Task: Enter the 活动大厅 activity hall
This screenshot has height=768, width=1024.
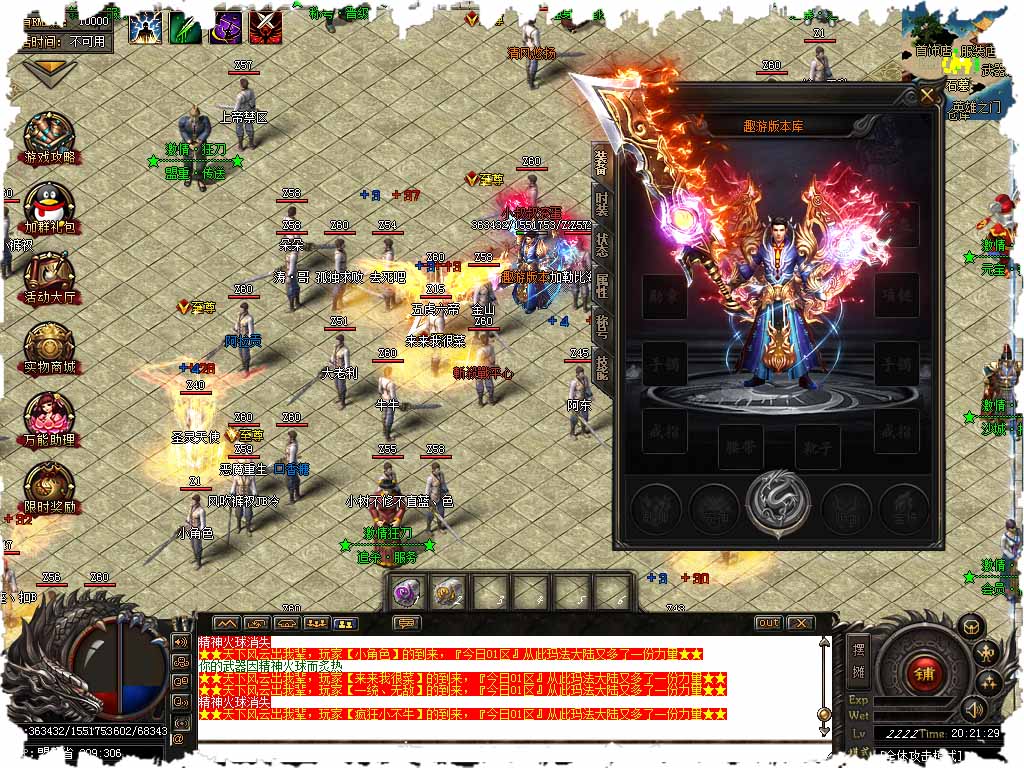Action: [x=50, y=279]
